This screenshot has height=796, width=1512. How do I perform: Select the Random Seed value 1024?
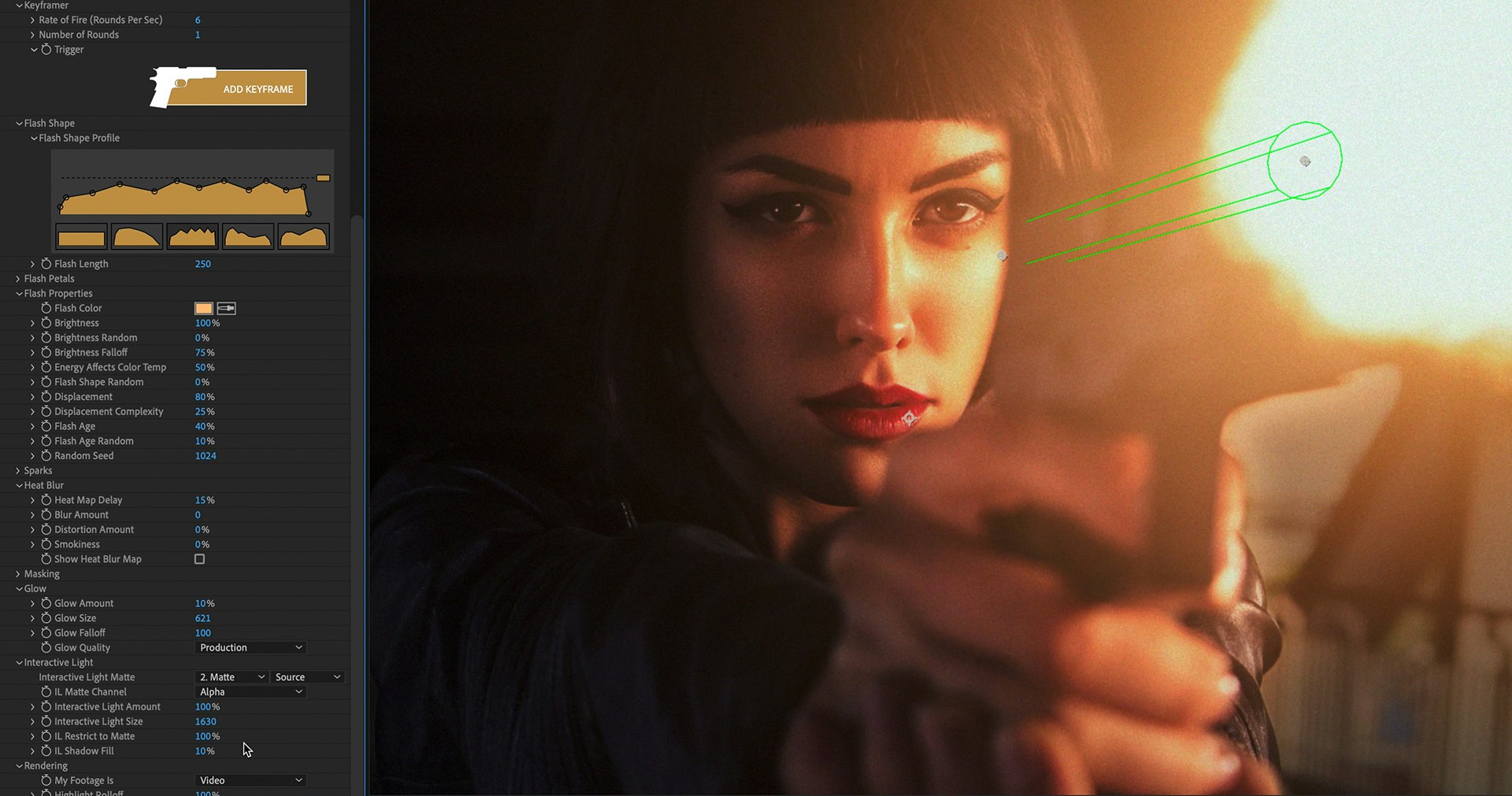coord(206,456)
